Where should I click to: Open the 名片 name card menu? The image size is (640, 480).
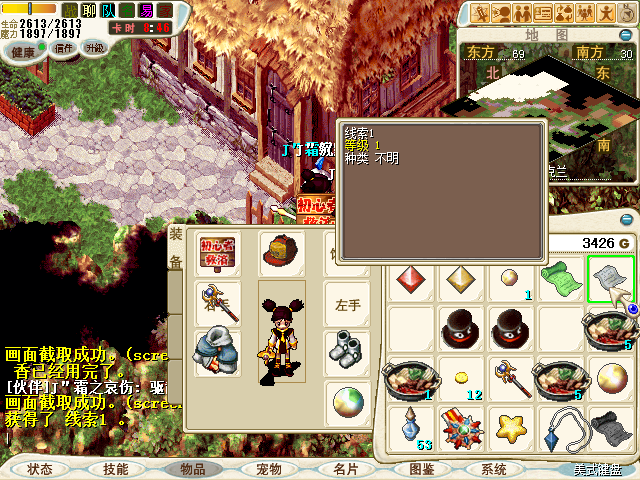coord(345,468)
